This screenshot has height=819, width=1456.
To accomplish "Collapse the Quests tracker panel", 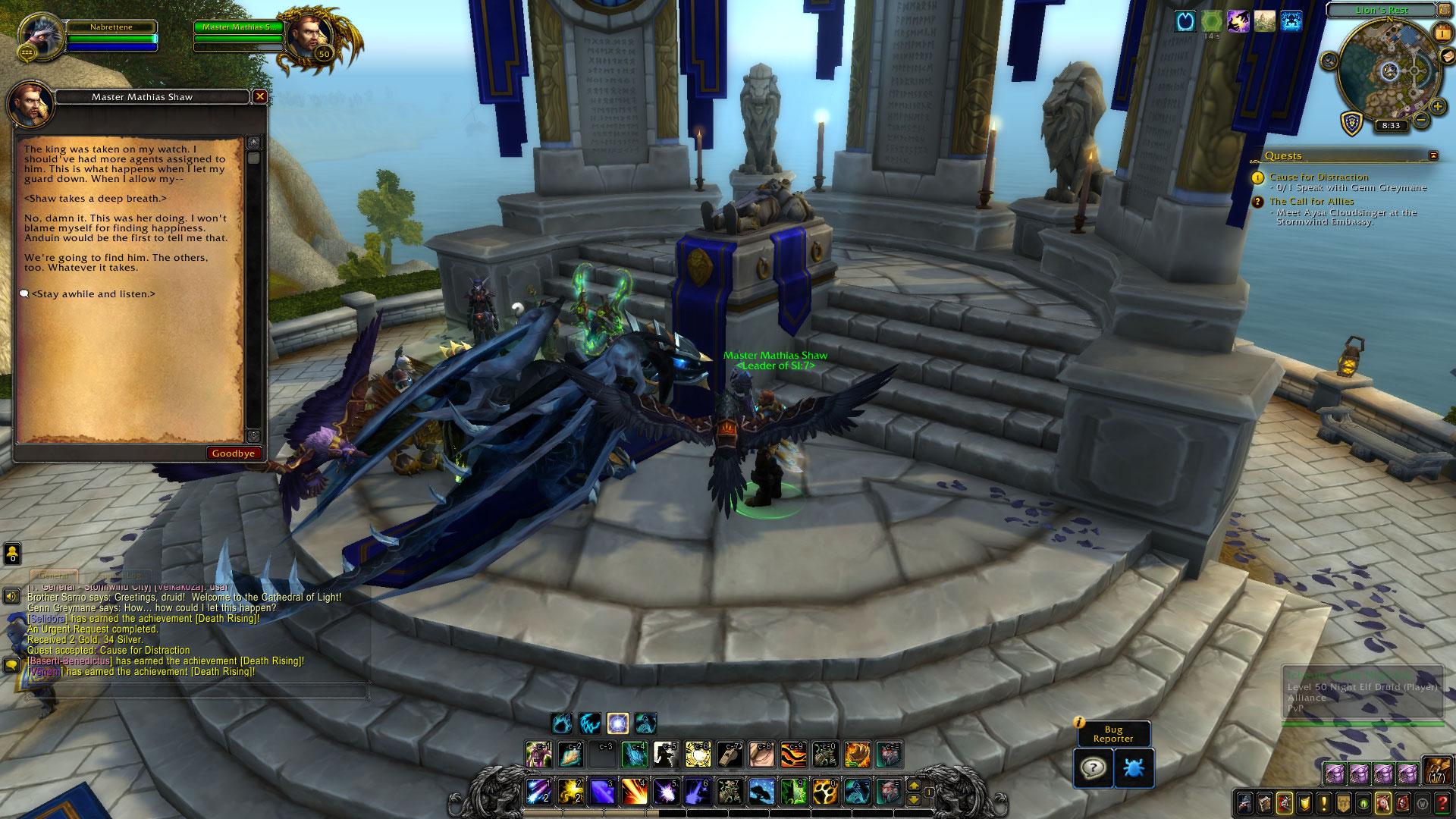I will tap(1433, 155).
